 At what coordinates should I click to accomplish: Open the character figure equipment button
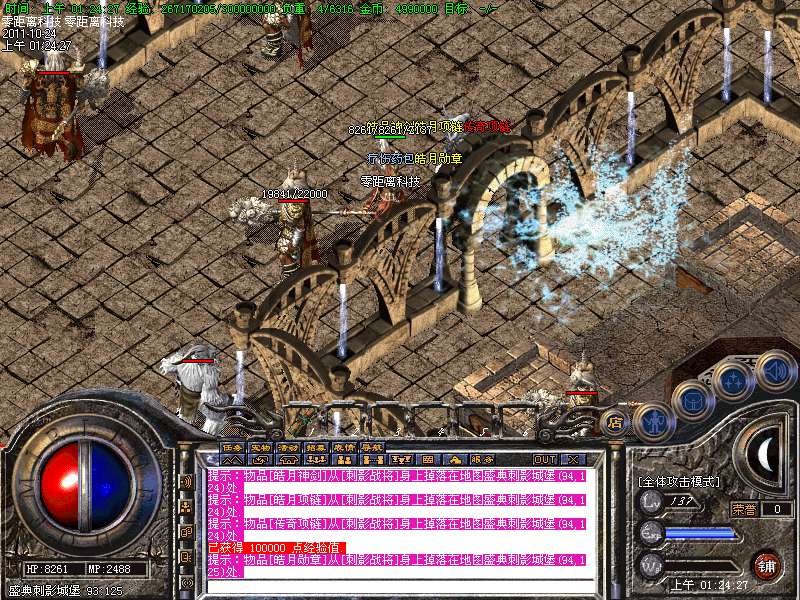652,420
